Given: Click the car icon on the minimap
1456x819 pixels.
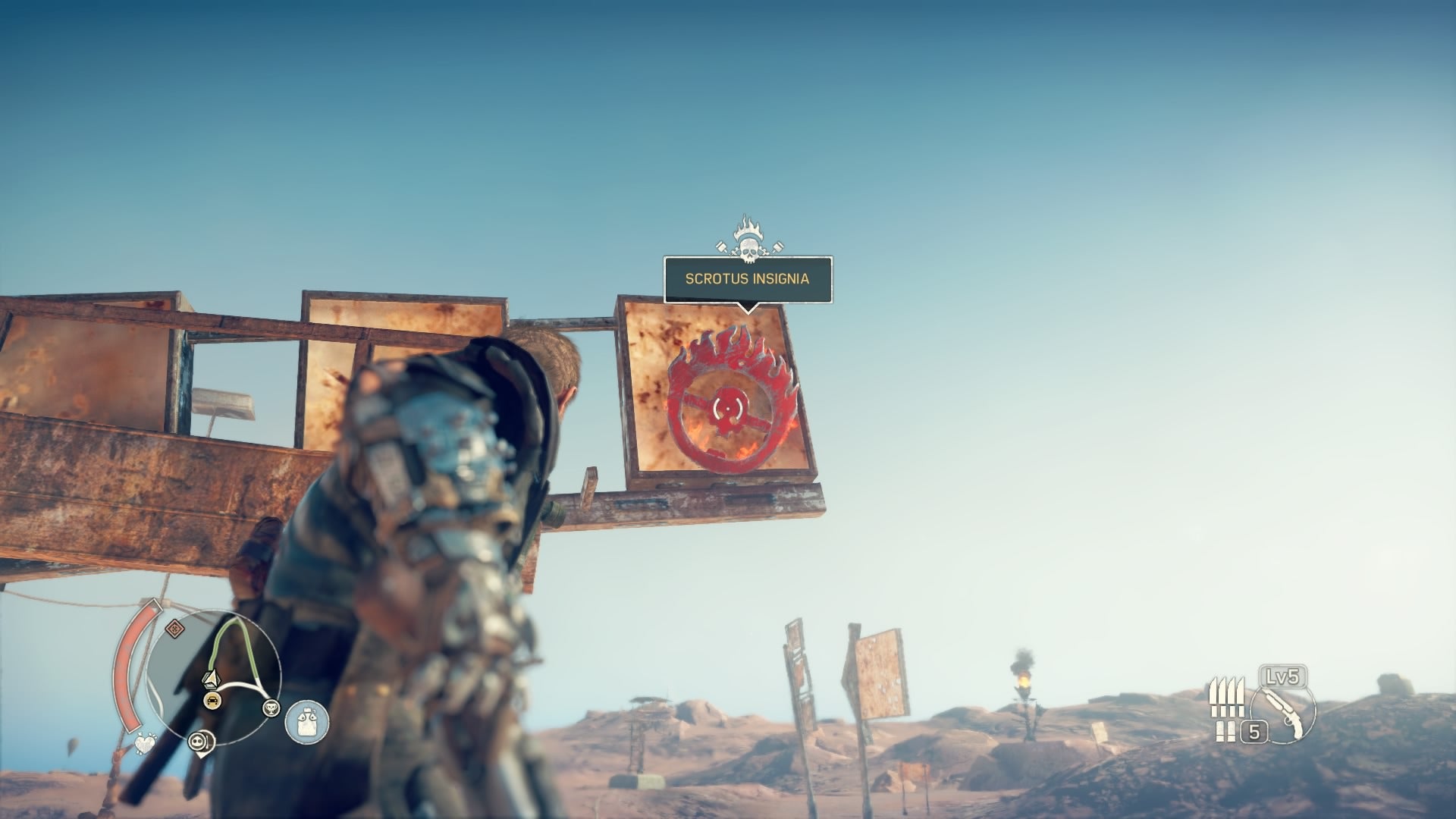Looking at the screenshot, I should click(x=213, y=700).
